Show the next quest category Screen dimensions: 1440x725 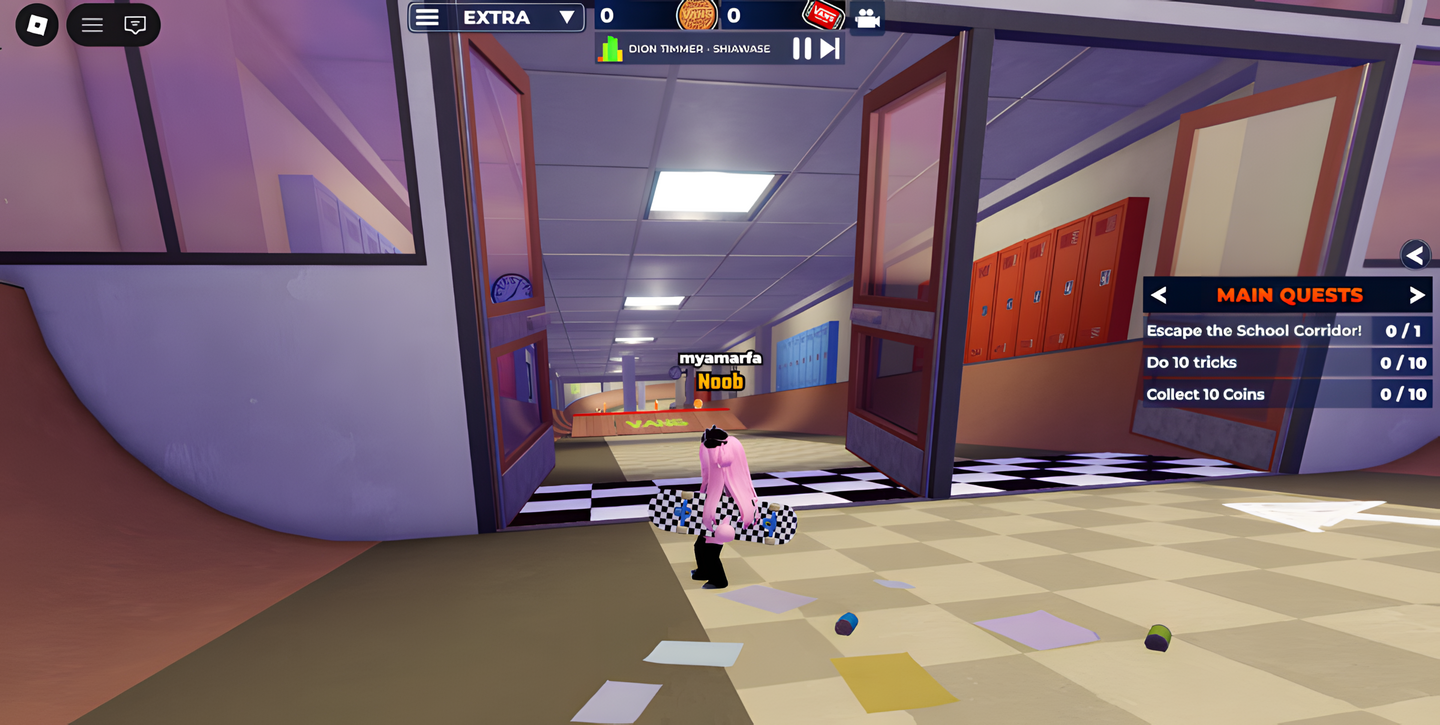pyautogui.click(x=1416, y=295)
